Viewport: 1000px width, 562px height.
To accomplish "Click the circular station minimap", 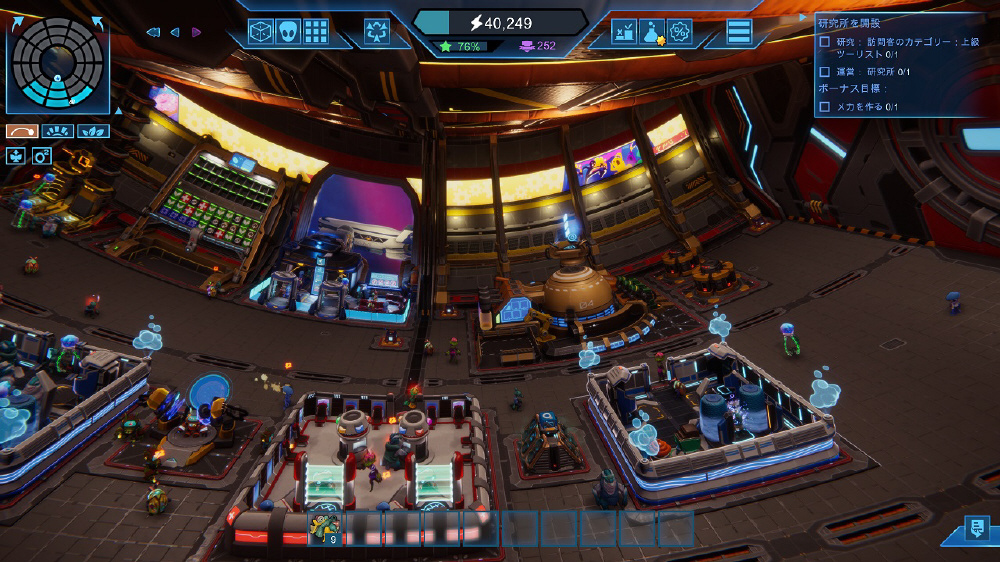I will point(58,63).
